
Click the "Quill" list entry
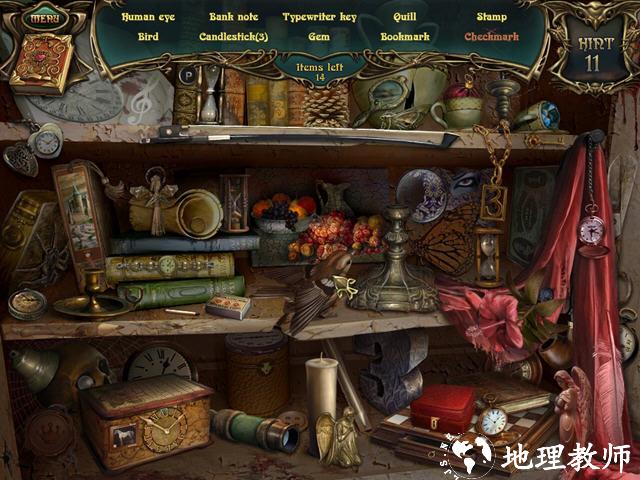pyautogui.click(x=405, y=17)
